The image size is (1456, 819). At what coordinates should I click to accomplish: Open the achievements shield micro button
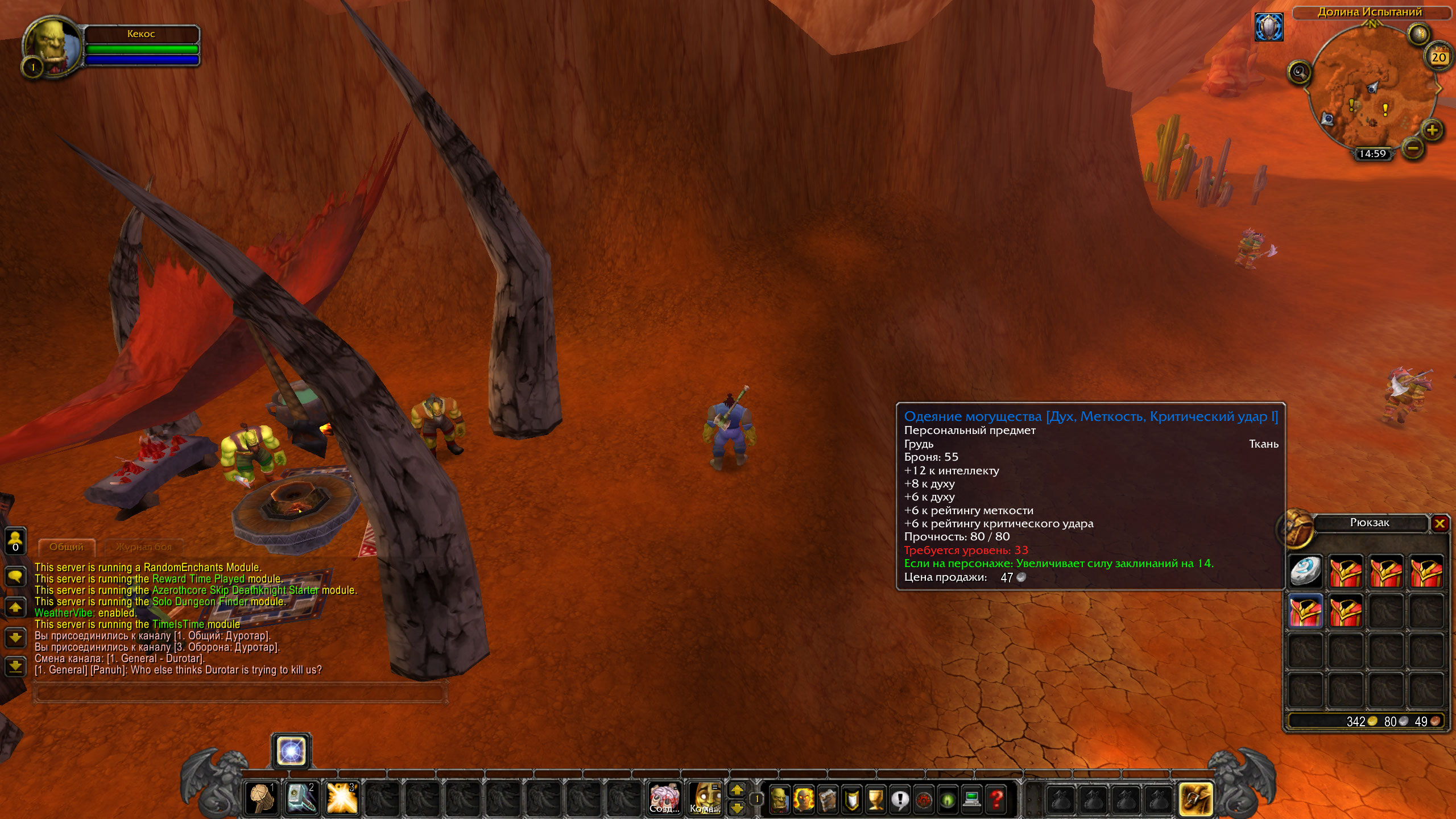coord(851,799)
